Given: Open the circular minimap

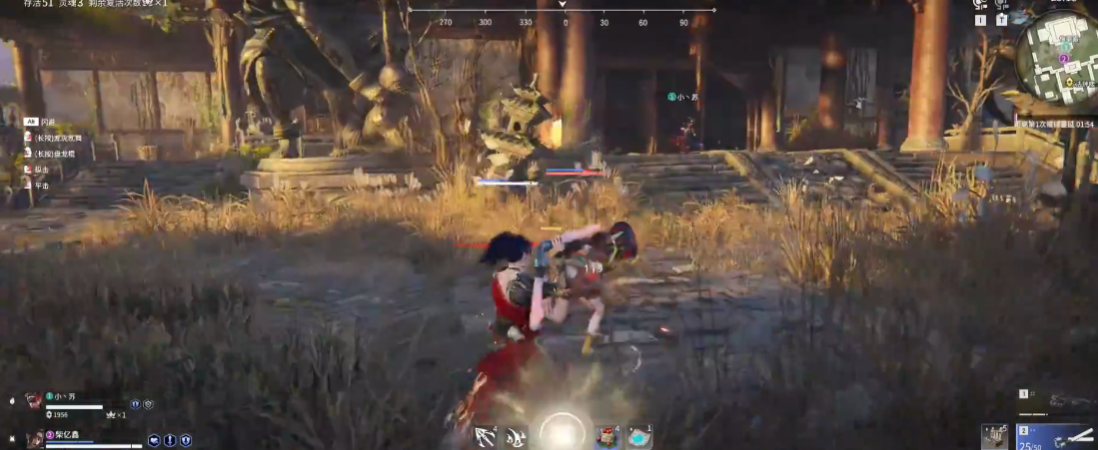Looking at the screenshot, I should [x=1057, y=59].
